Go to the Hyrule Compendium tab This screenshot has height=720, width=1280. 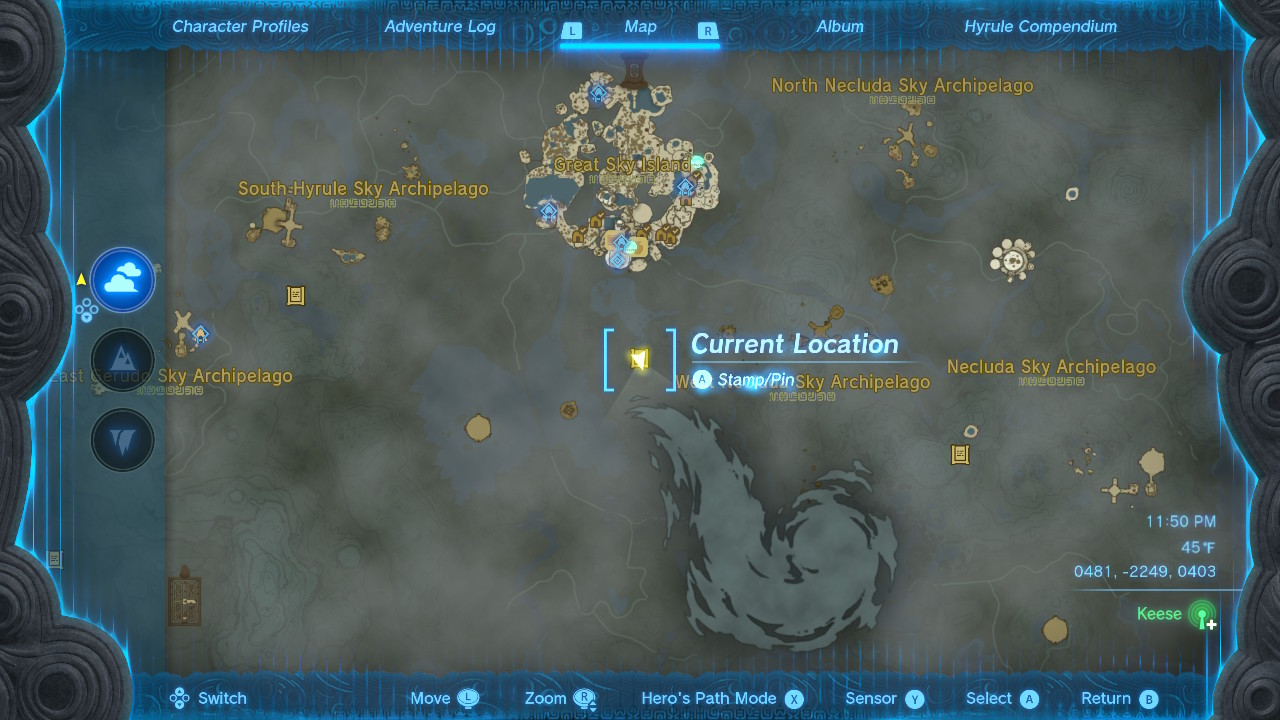[x=1040, y=27]
